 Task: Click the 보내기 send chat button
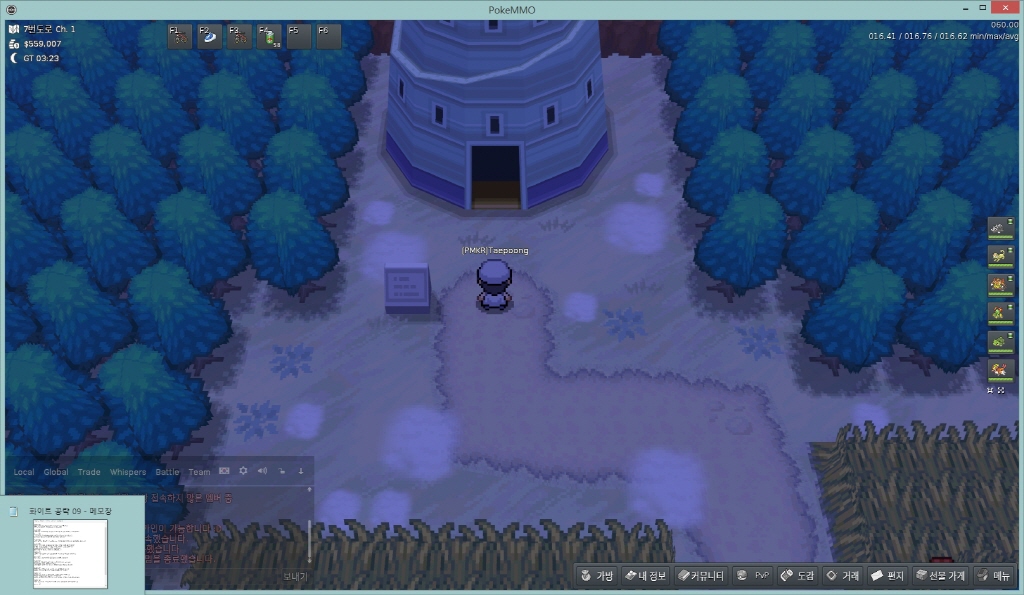point(295,576)
